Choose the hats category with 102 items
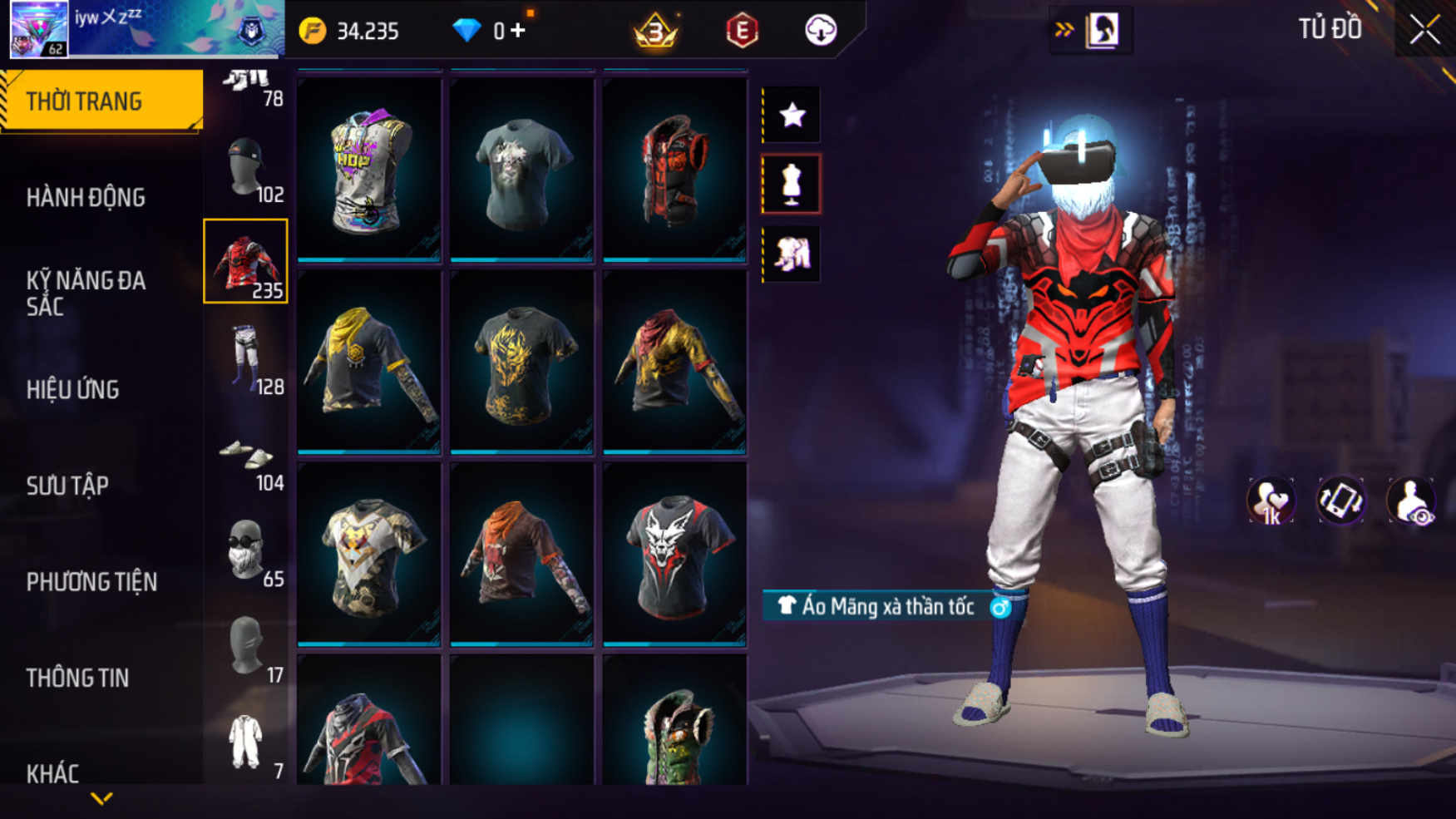Screen dimensions: 1456x819 246,169
